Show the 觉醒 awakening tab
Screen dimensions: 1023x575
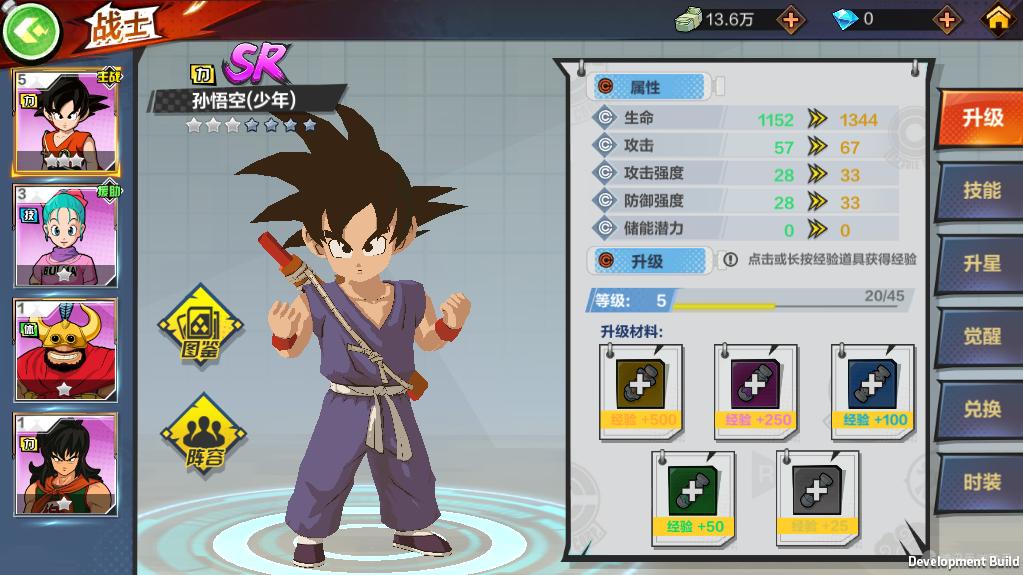(x=981, y=337)
